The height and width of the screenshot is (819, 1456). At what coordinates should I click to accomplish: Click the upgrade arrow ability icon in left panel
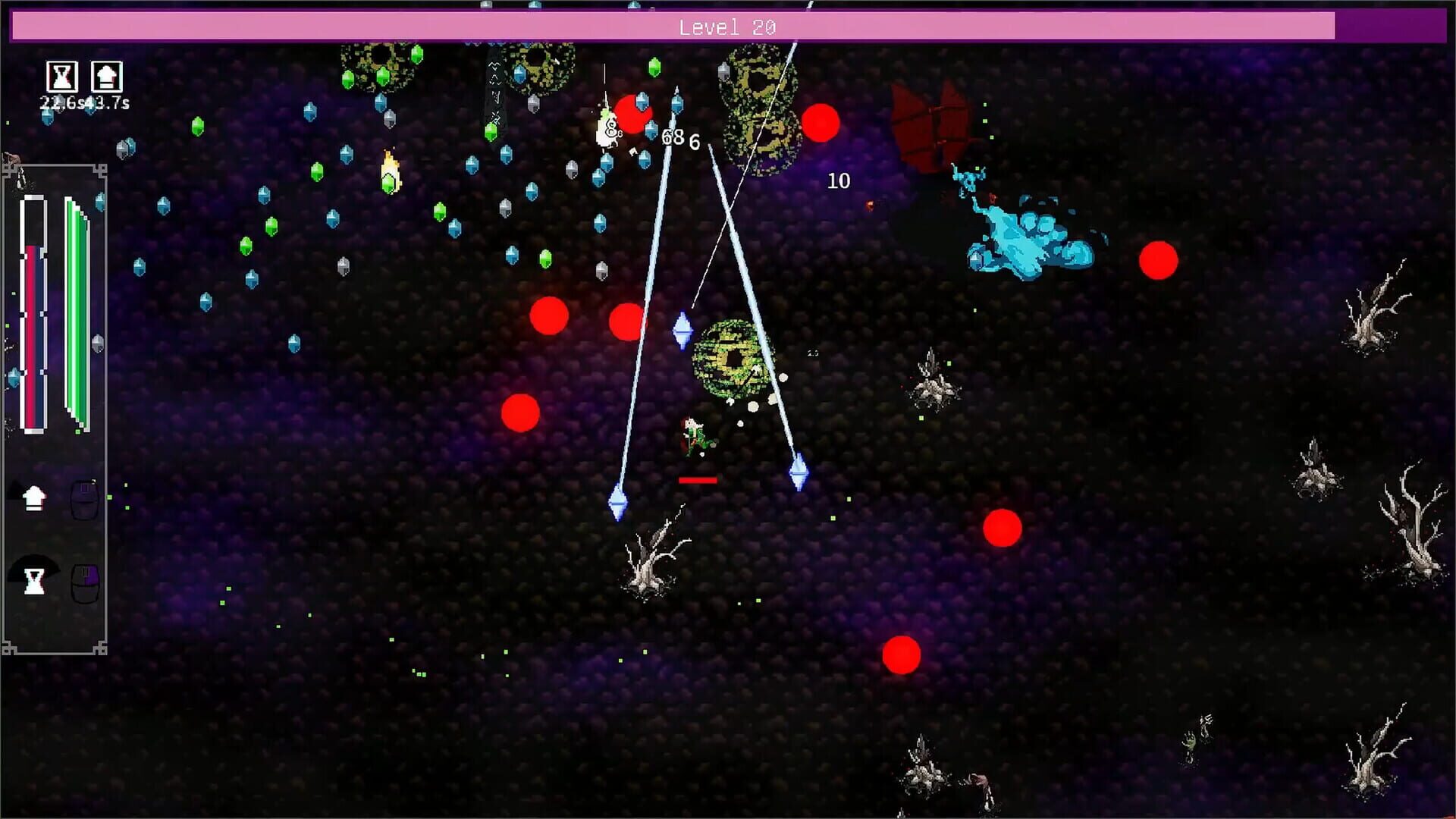click(x=33, y=498)
